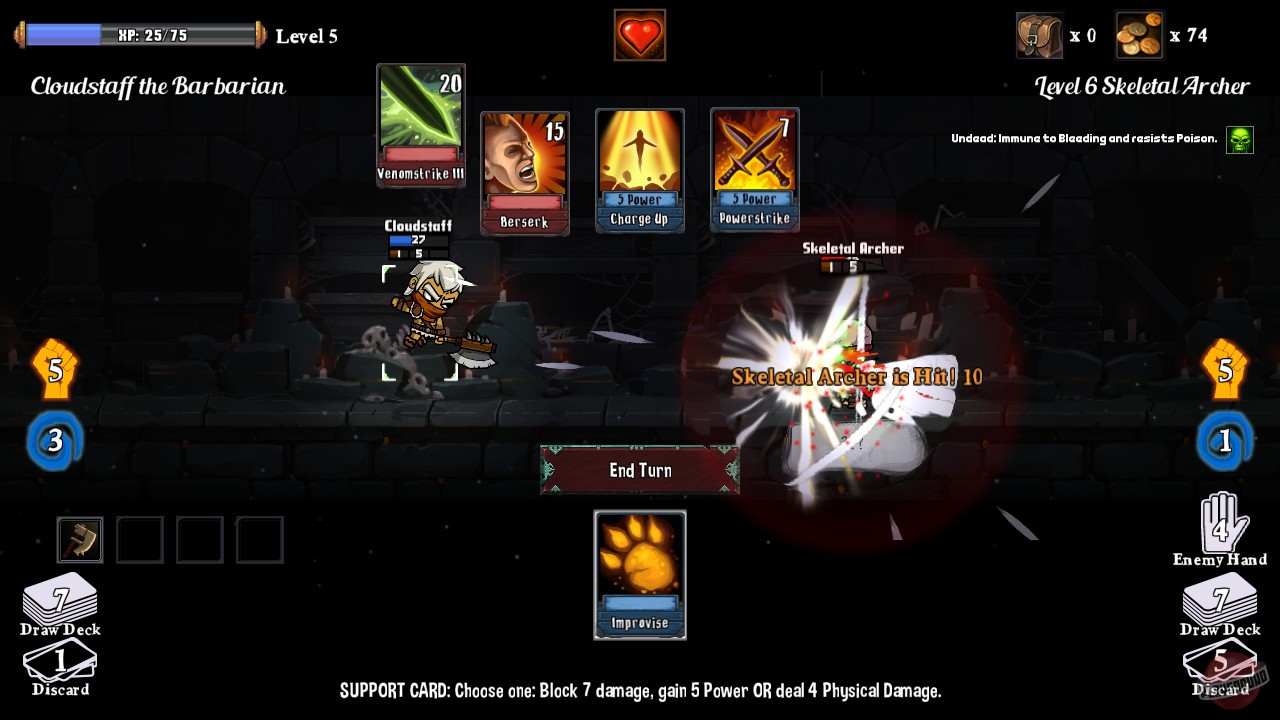Play the Venomstrike III card
The height and width of the screenshot is (720, 1280).
click(x=420, y=125)
